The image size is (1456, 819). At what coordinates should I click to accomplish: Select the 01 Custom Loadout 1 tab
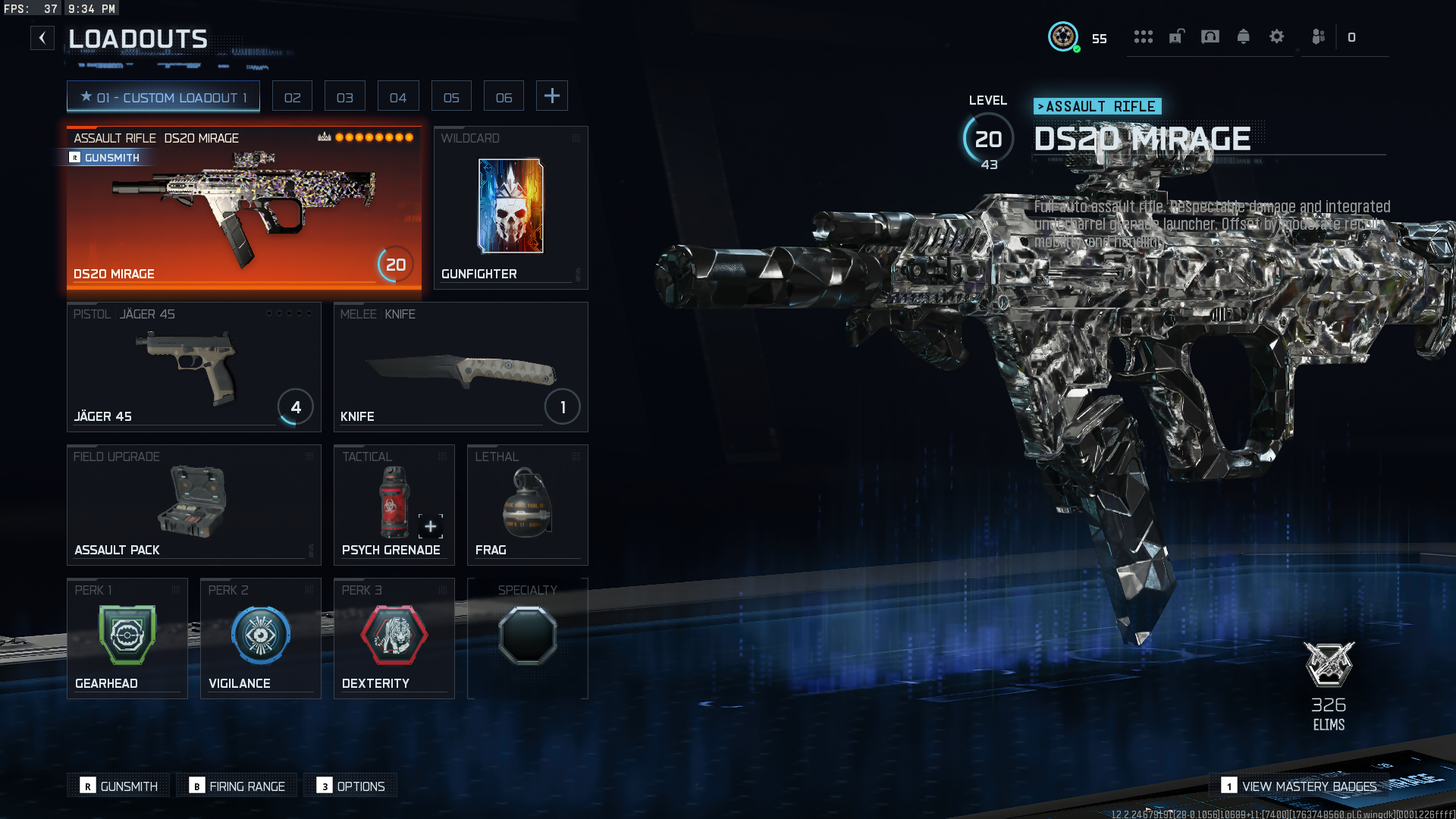pyautogui.click(x=163, y=97)
